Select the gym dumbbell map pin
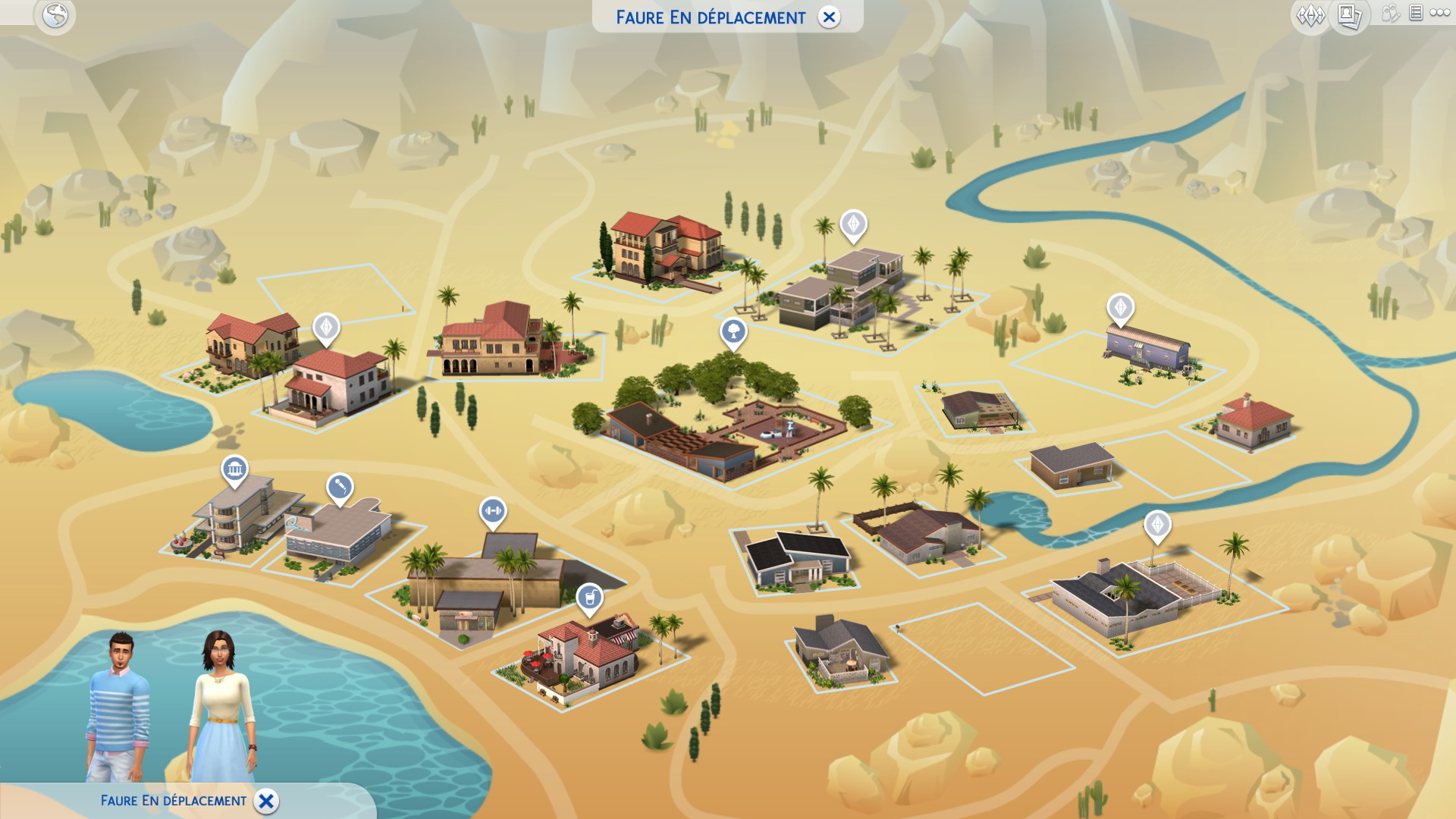Viewport: 1456px width, 819px height. pyautogui.click(x=492, y=512)
